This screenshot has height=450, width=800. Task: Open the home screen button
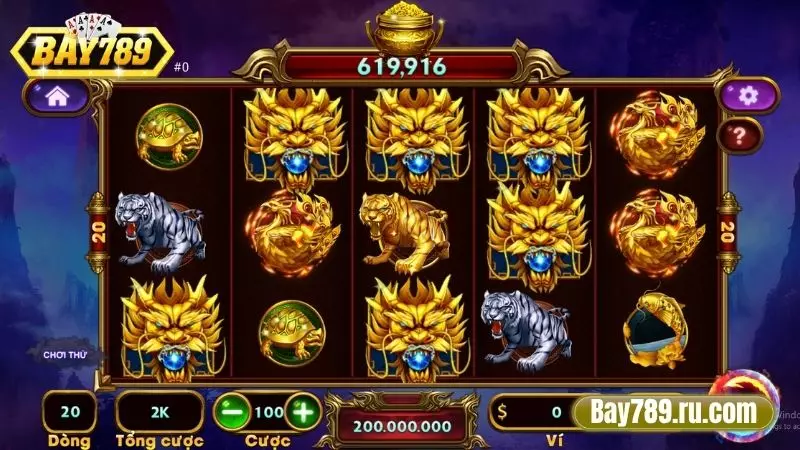[57, 98]
